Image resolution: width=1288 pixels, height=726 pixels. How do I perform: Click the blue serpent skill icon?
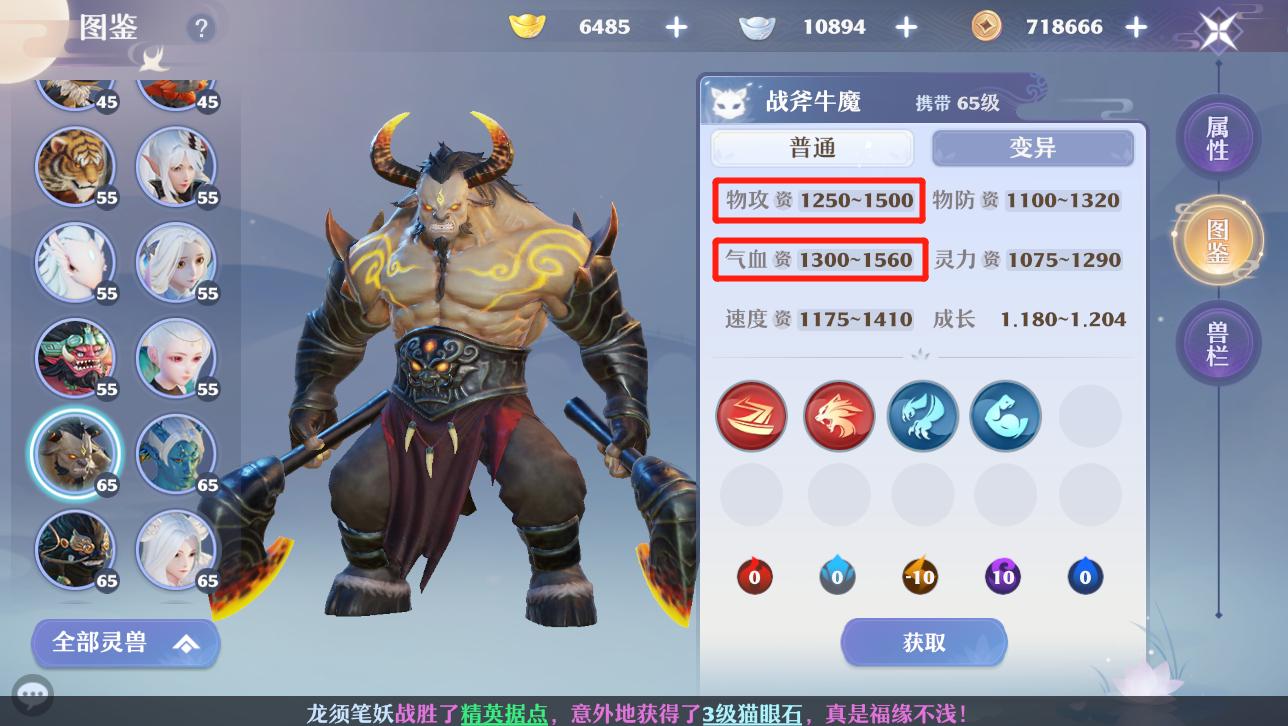point(1005,416)
